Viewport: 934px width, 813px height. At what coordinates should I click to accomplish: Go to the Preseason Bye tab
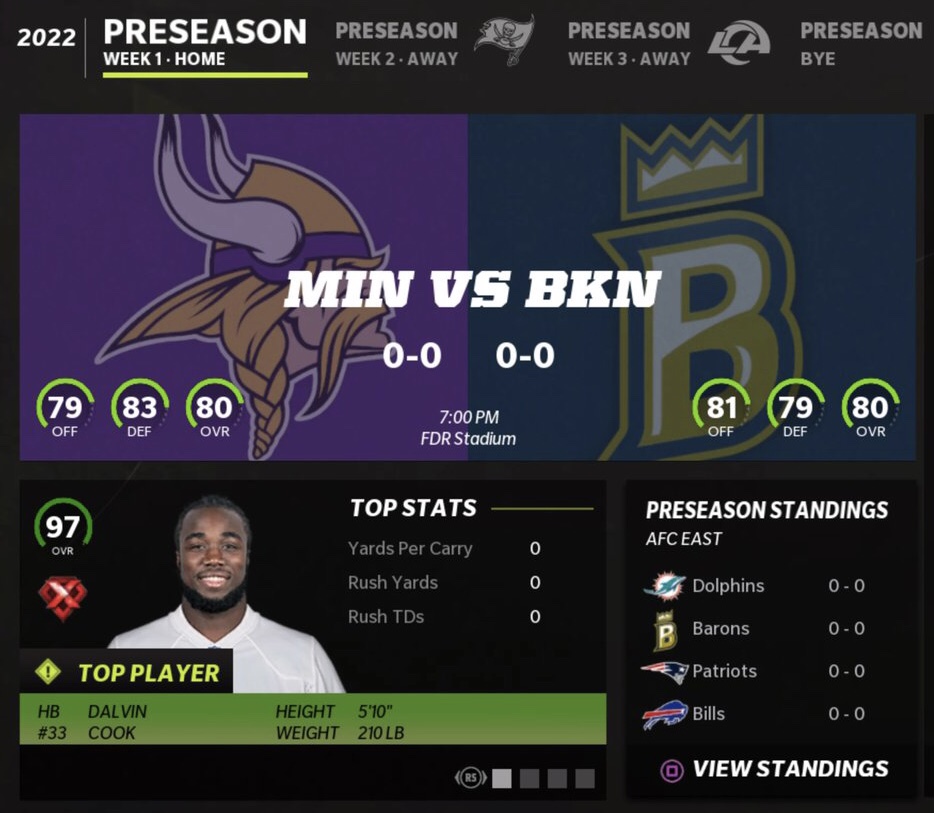point(860,44)
